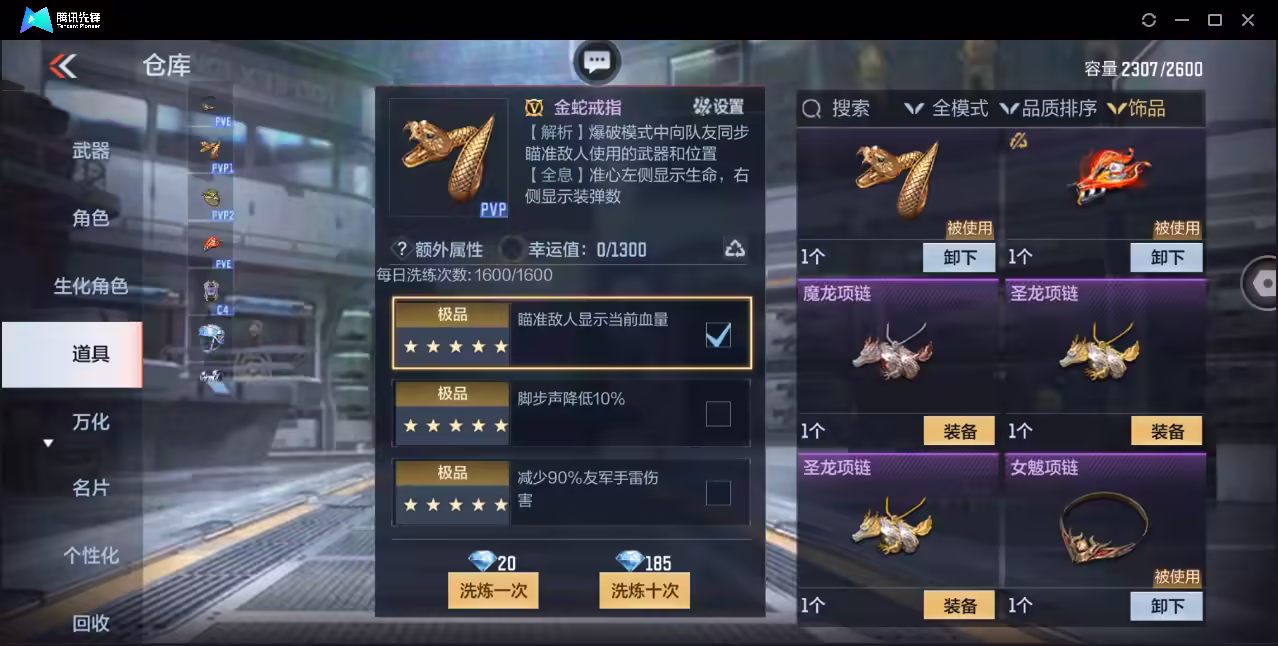Switch to the 个性化 tab
This screenshot has height=646, width=1278.
pyautogui.click(x=90, y=555)
